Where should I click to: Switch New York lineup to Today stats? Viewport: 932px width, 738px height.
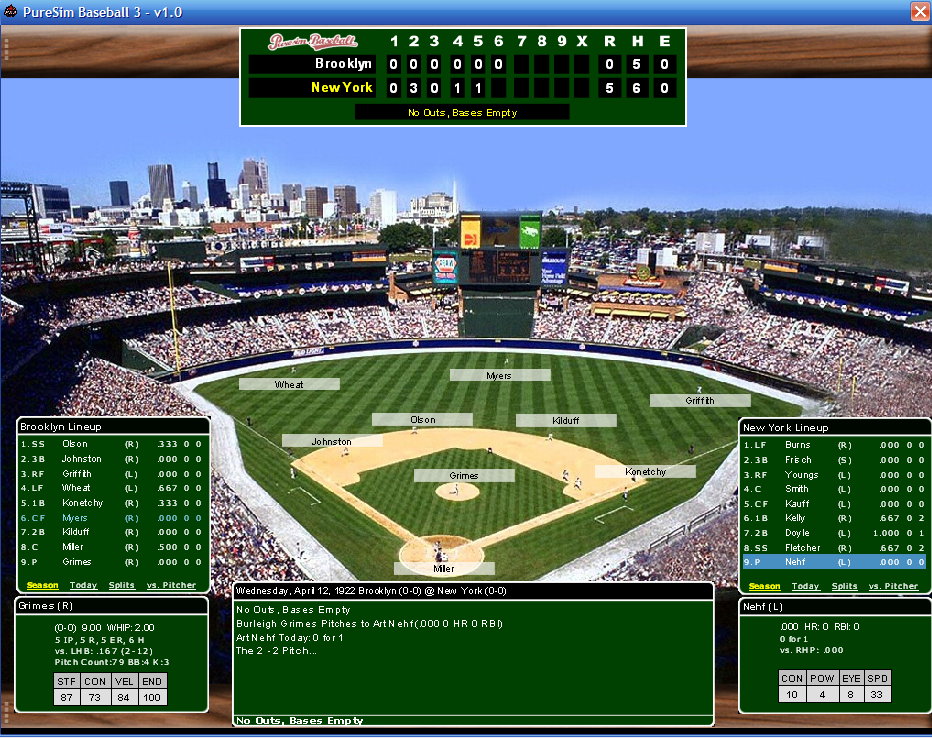[805, 587]
